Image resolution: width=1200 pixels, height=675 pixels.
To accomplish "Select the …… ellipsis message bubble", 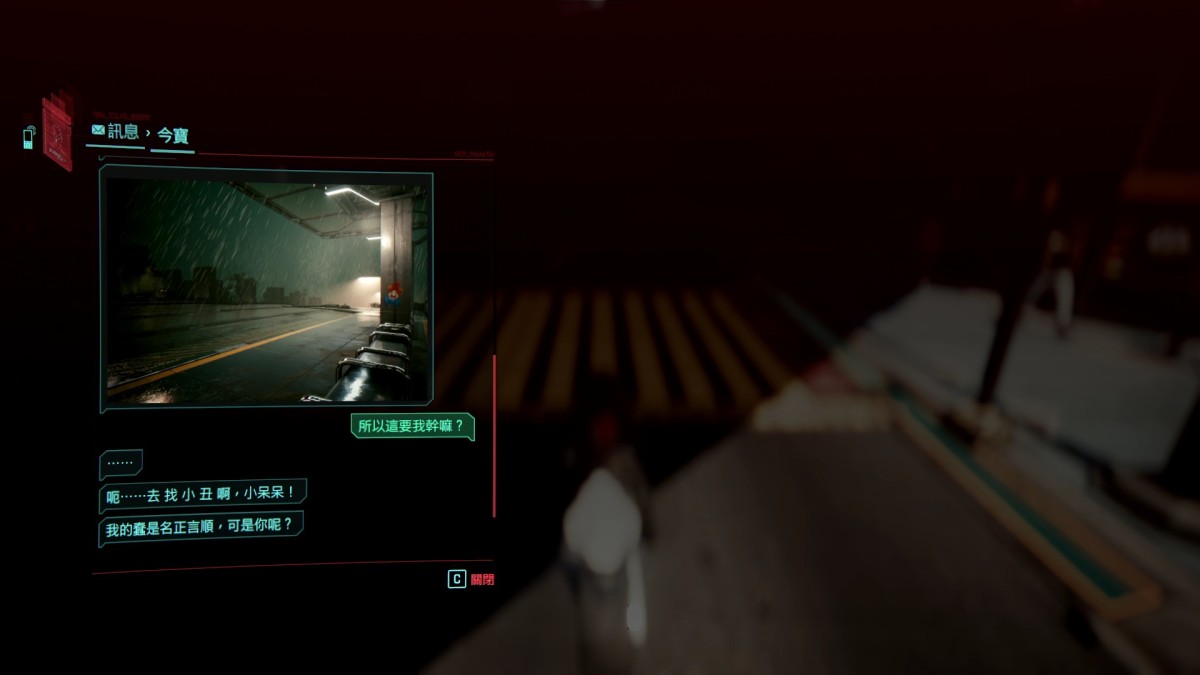I will pos(120,464).
